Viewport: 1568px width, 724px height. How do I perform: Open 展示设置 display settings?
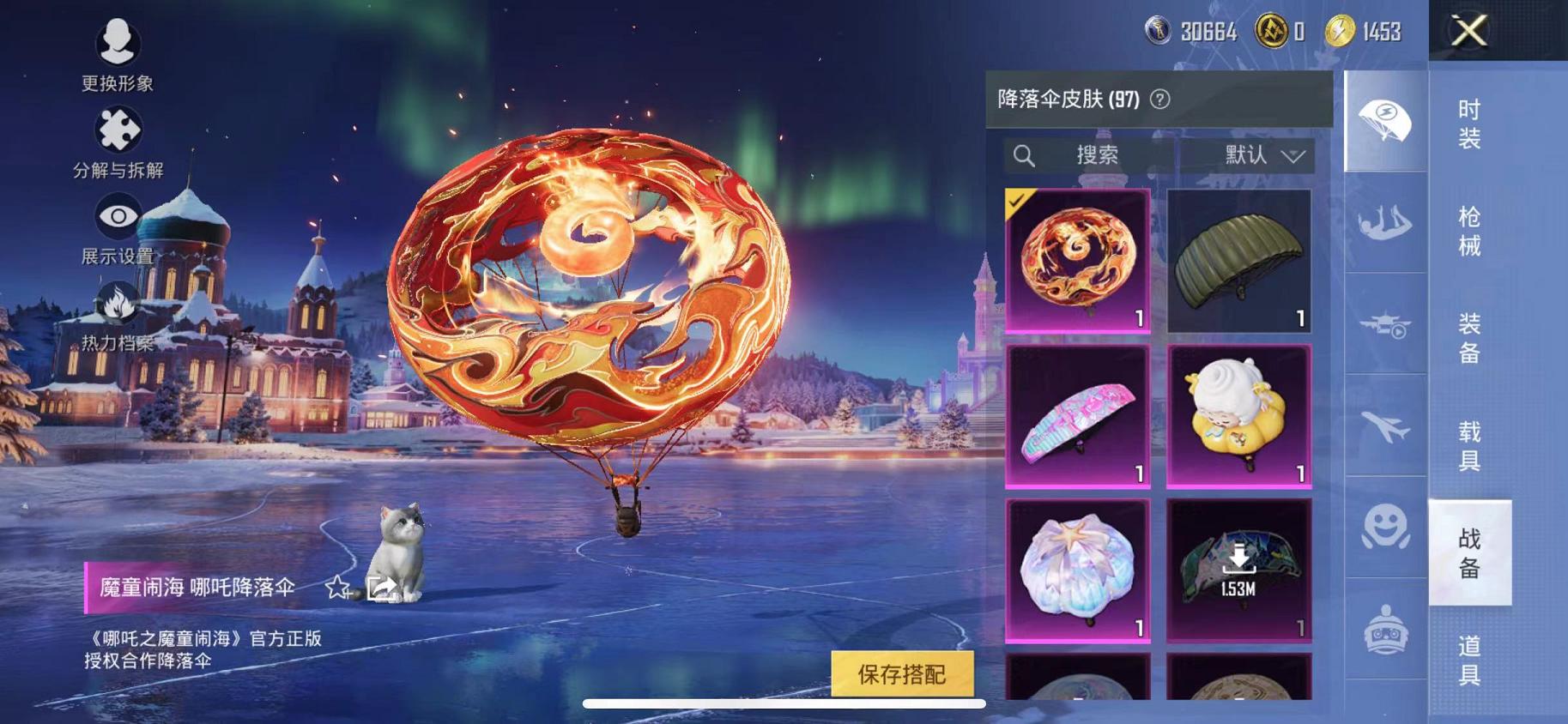pos(118,216)
